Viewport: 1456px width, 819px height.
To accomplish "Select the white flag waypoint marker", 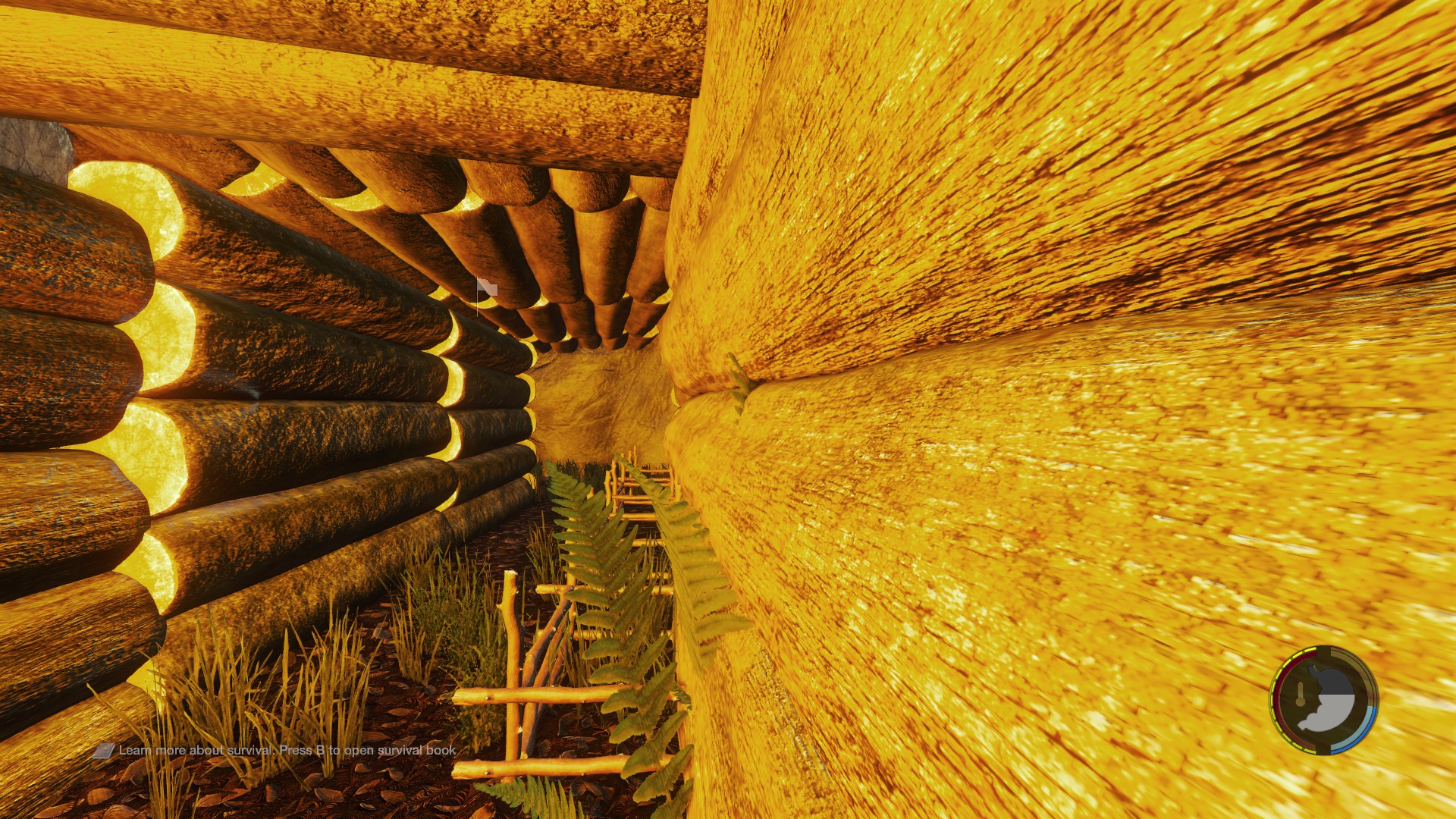I will tap(486, 288).
